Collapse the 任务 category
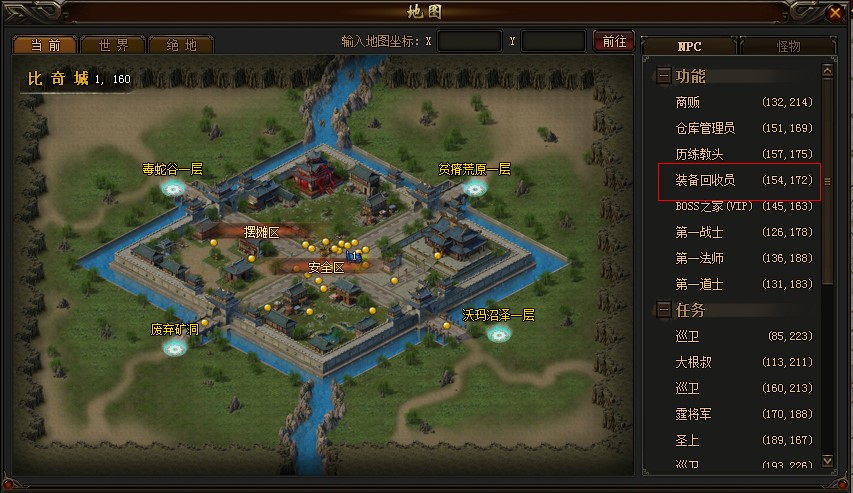 (664, 310)
